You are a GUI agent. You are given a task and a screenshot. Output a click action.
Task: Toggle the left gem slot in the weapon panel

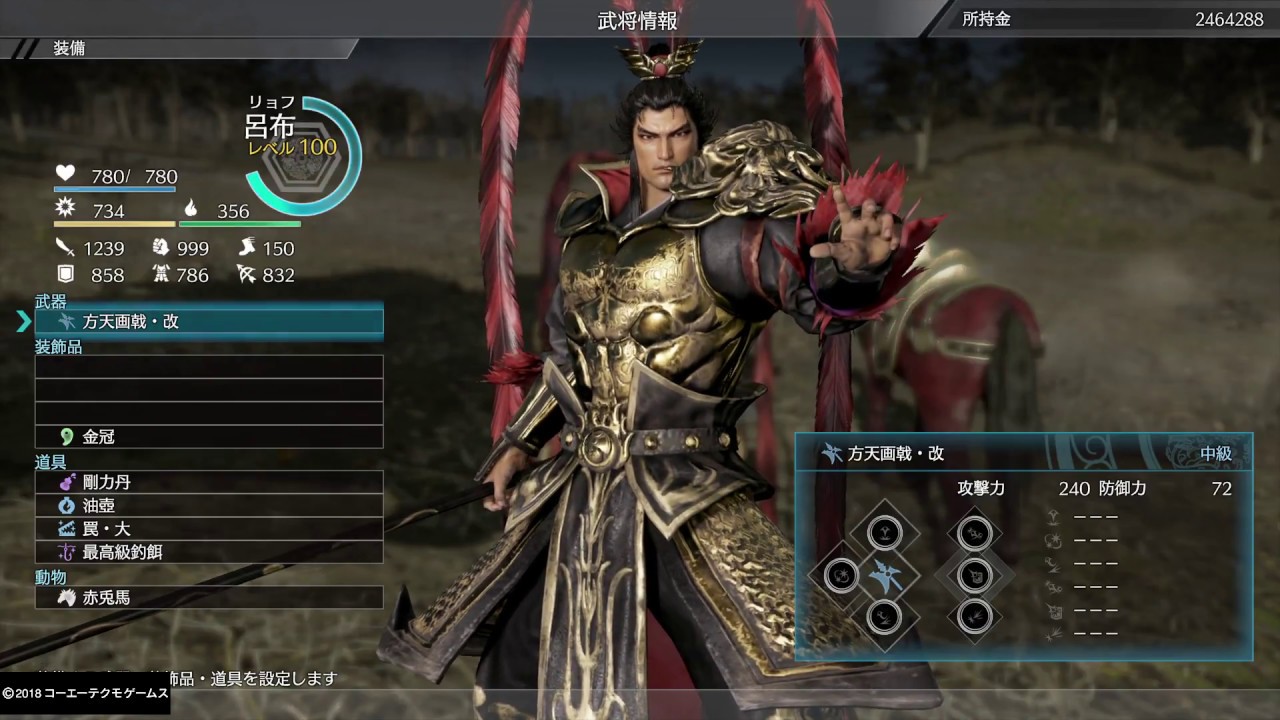pos(840,575)
